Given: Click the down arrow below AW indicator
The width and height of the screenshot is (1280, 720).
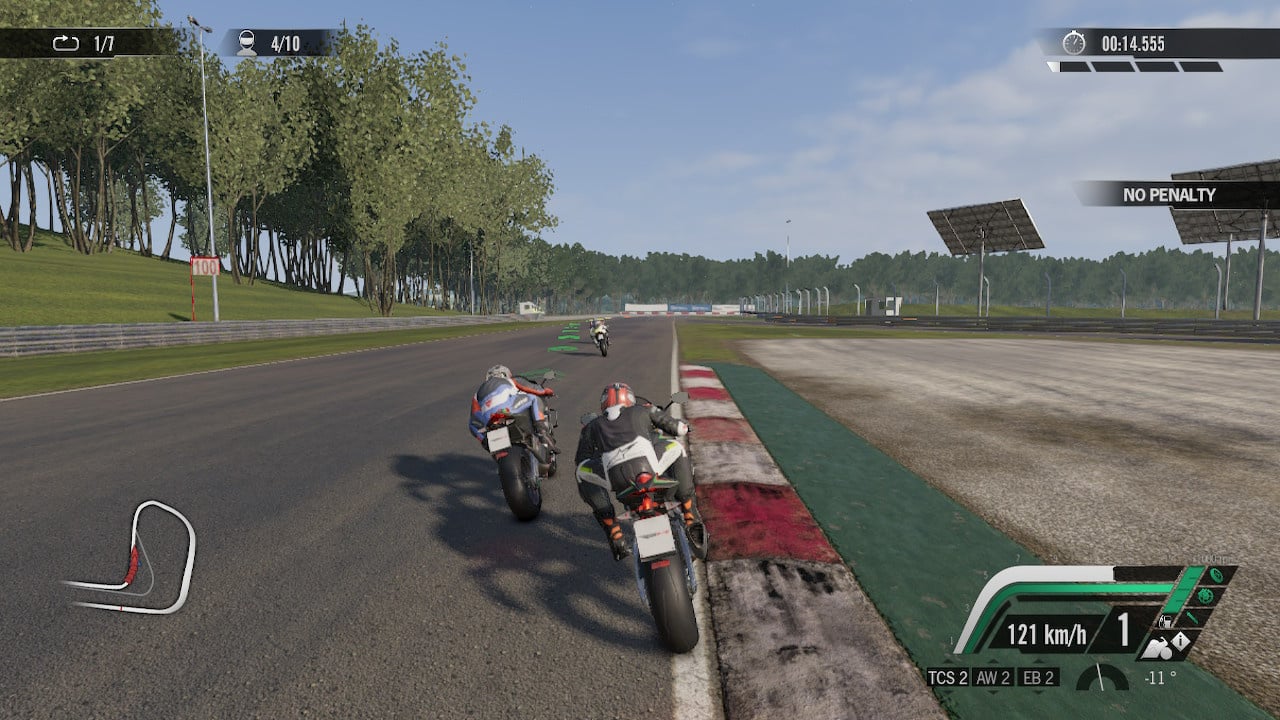Looking at the screenshot, I should point(993,691).
